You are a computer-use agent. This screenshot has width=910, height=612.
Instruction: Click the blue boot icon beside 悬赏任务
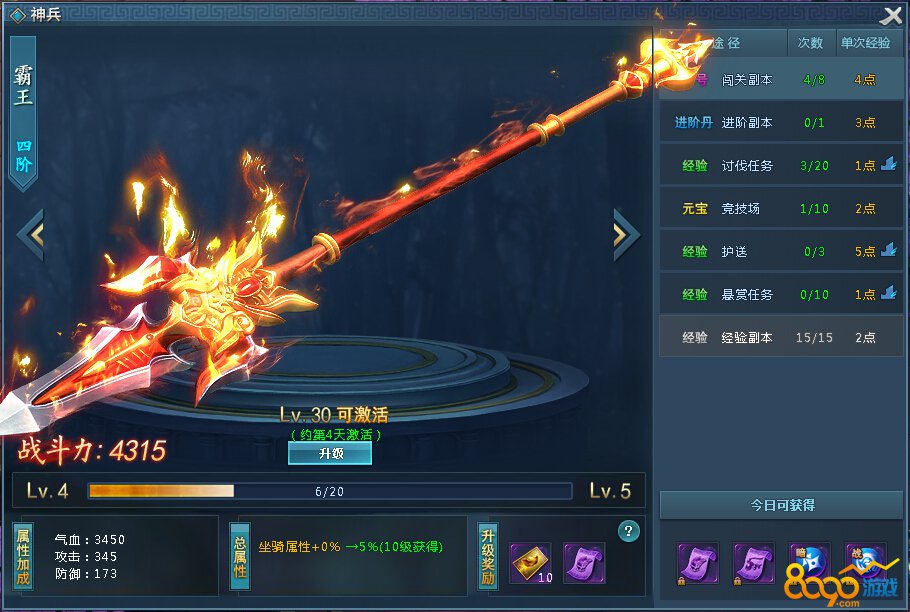889,294
